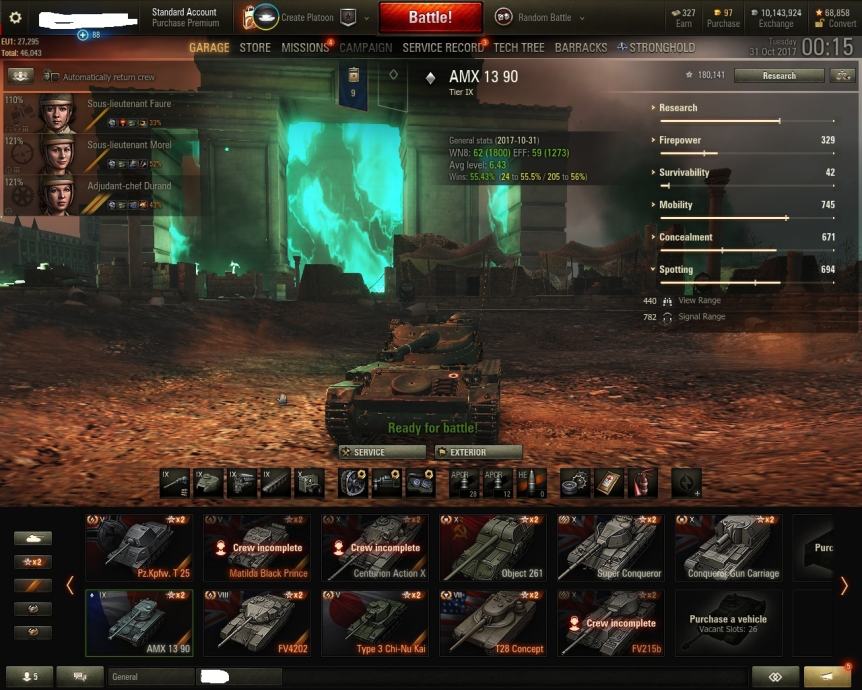Select the Type 3 Chi-Nu Kai tank
Viewport: 862px width, 690px height.
375,623
